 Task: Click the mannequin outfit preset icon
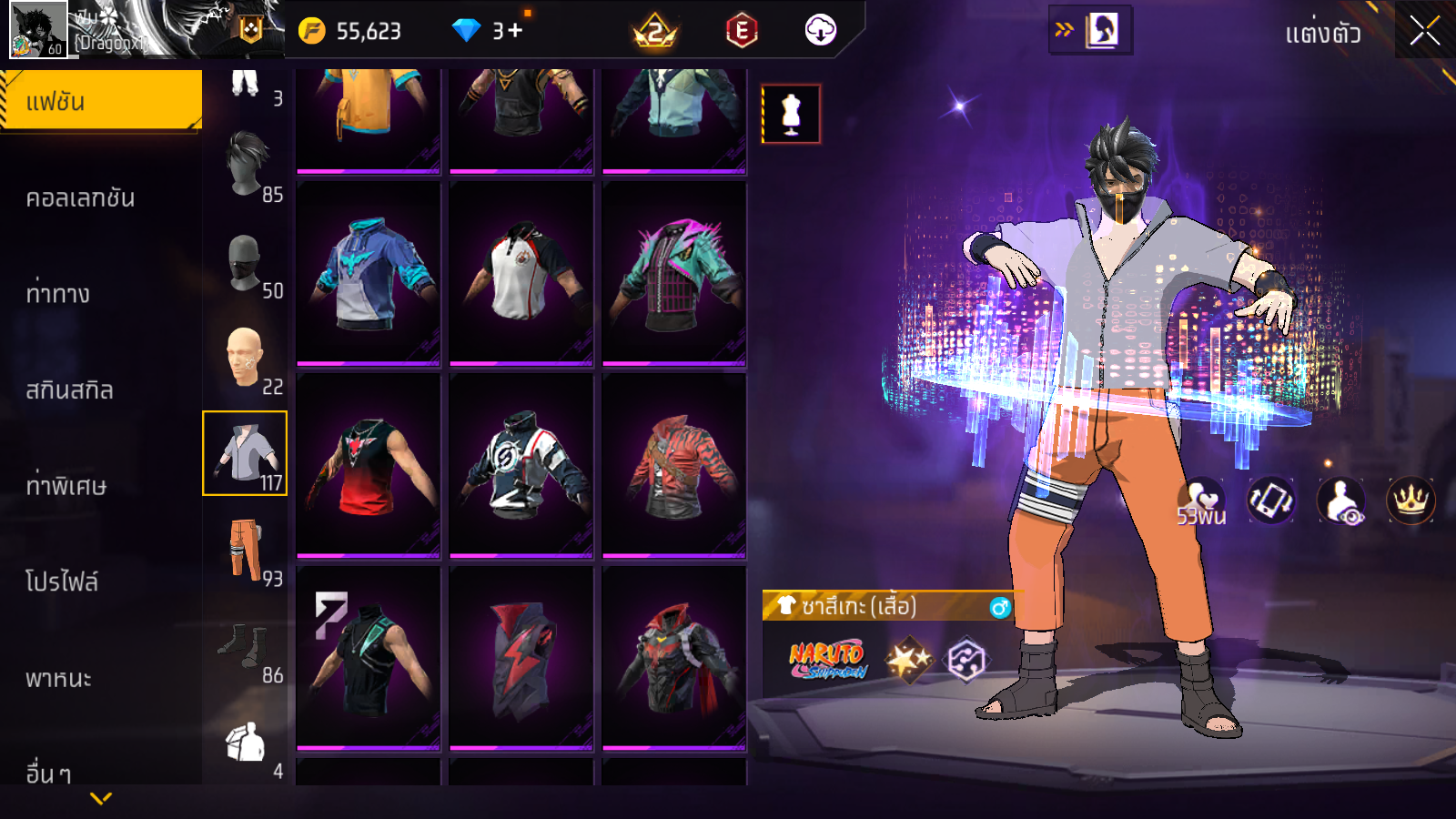tap(791, 115)
